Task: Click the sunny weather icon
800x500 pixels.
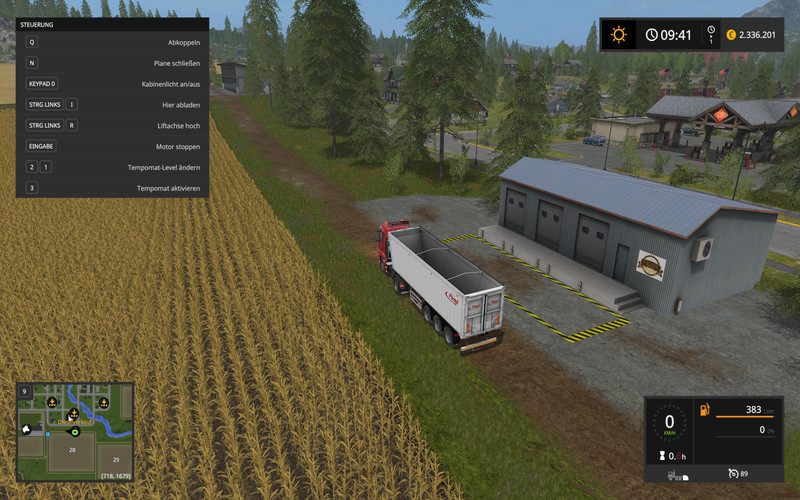Action: (619, 35)
